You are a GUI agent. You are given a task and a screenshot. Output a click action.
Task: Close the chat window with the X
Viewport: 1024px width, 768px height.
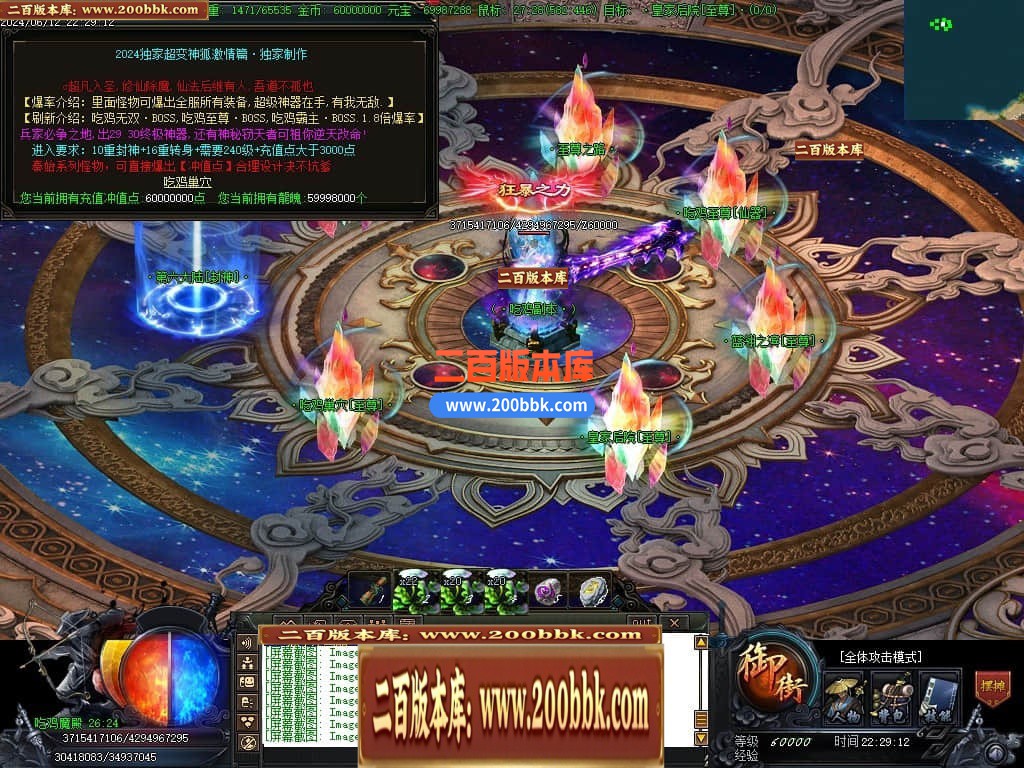pos(674,623)
